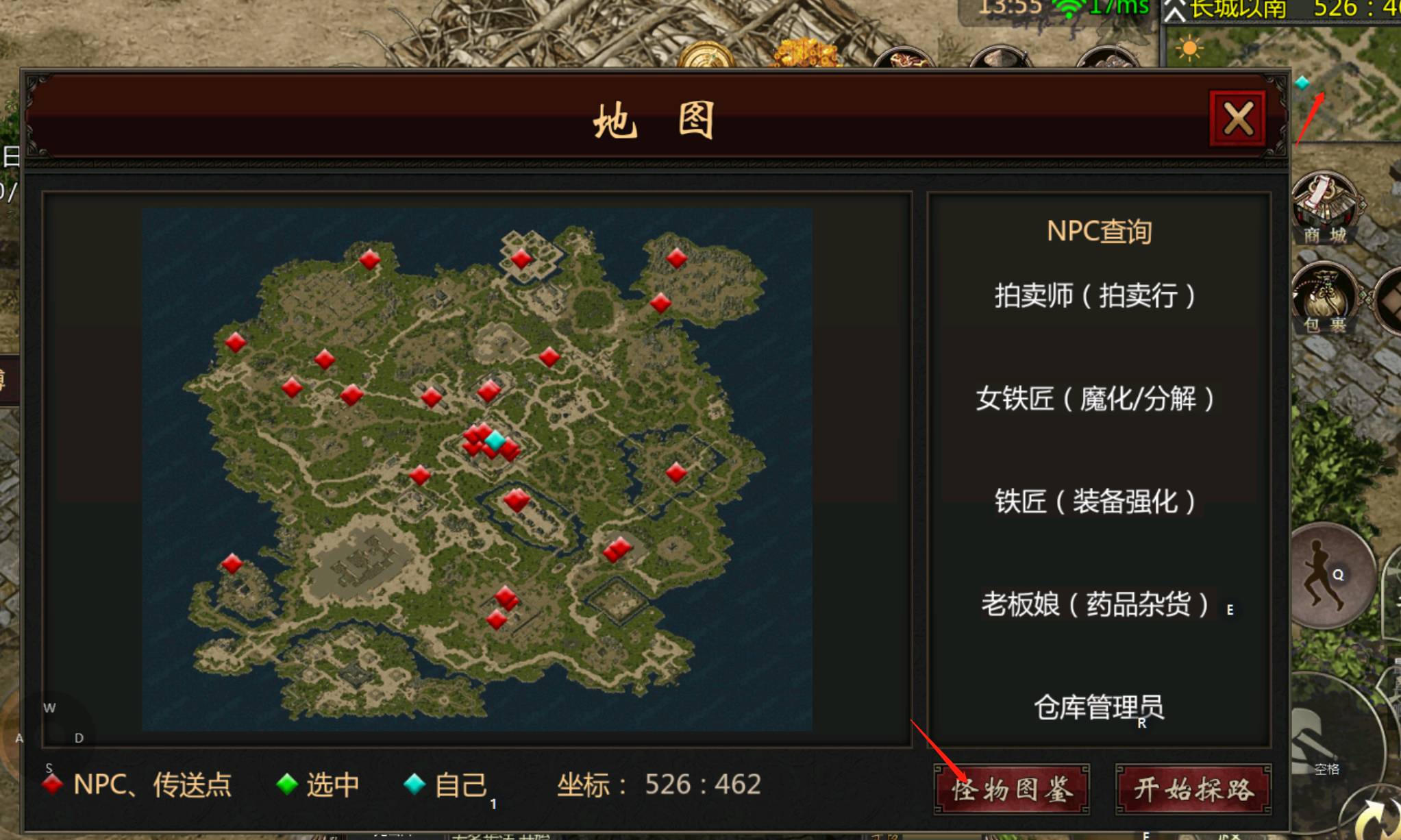This screenshot has height=840, width=1401.
Task: Select the gold coin icon in top toolbar
Action: 707,55
